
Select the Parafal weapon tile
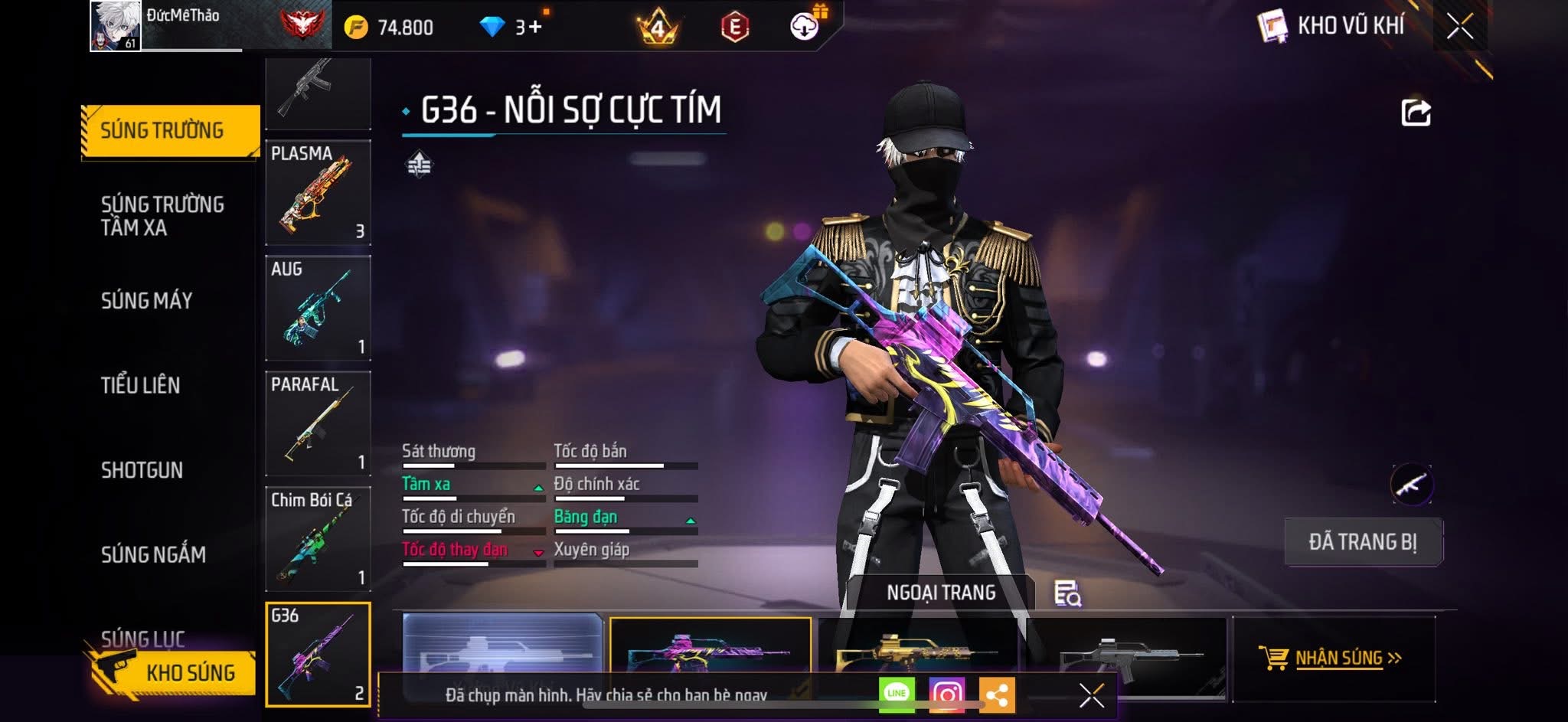[318, 423]
